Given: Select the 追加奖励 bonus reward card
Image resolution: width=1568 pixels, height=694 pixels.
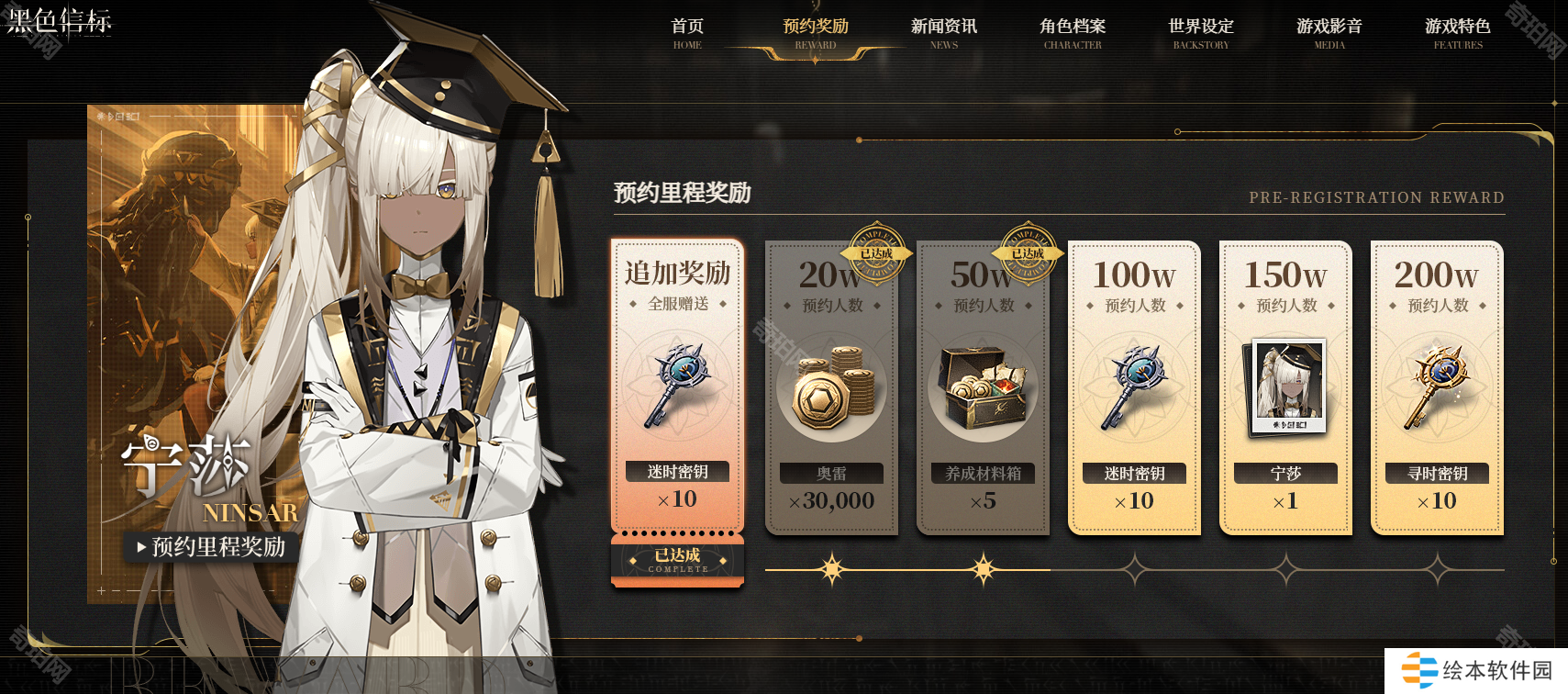Looking at the screenshot, I should click(x=678, y=386).
